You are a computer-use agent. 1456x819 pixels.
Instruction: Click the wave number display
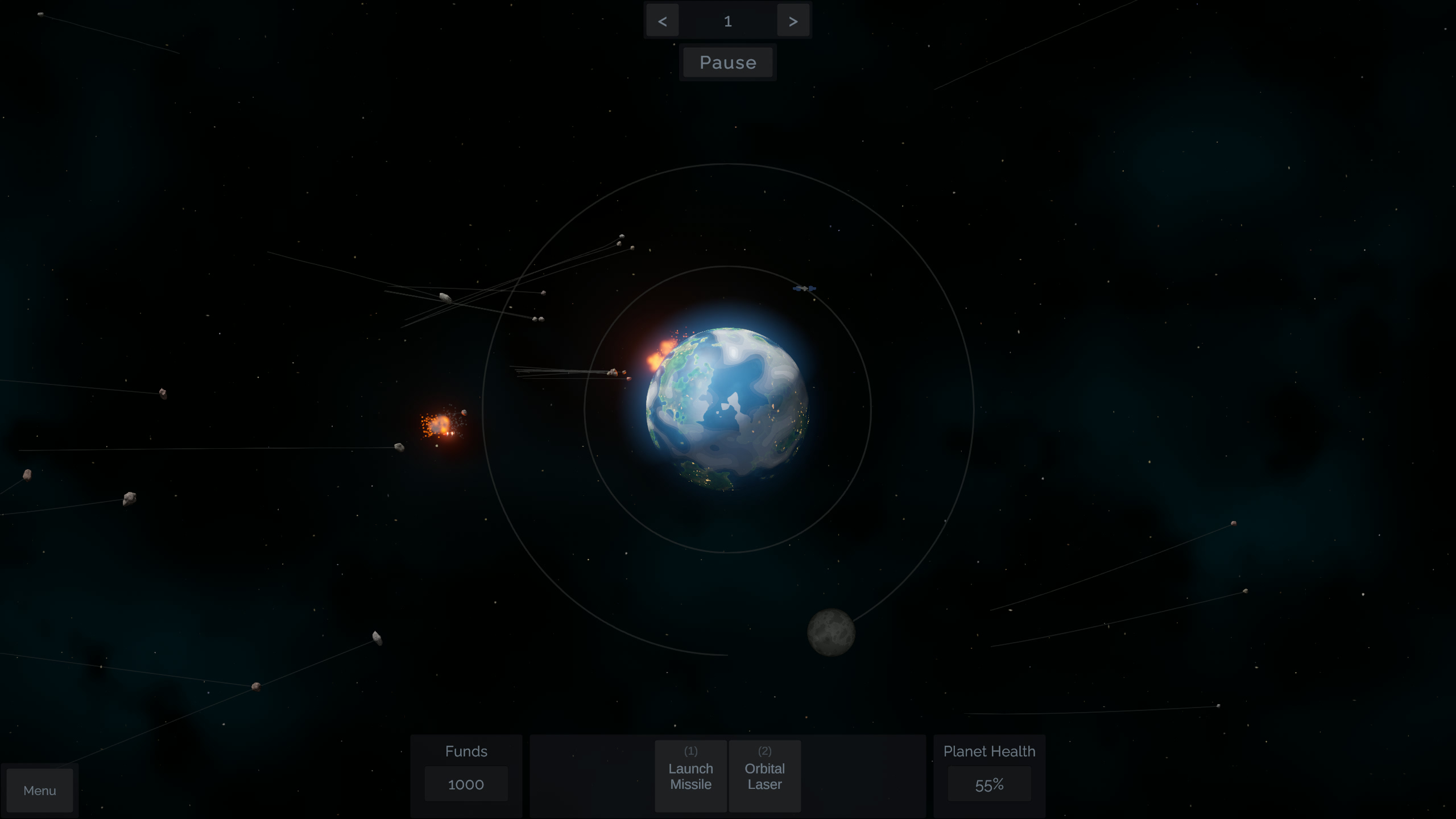pos(728,21)
